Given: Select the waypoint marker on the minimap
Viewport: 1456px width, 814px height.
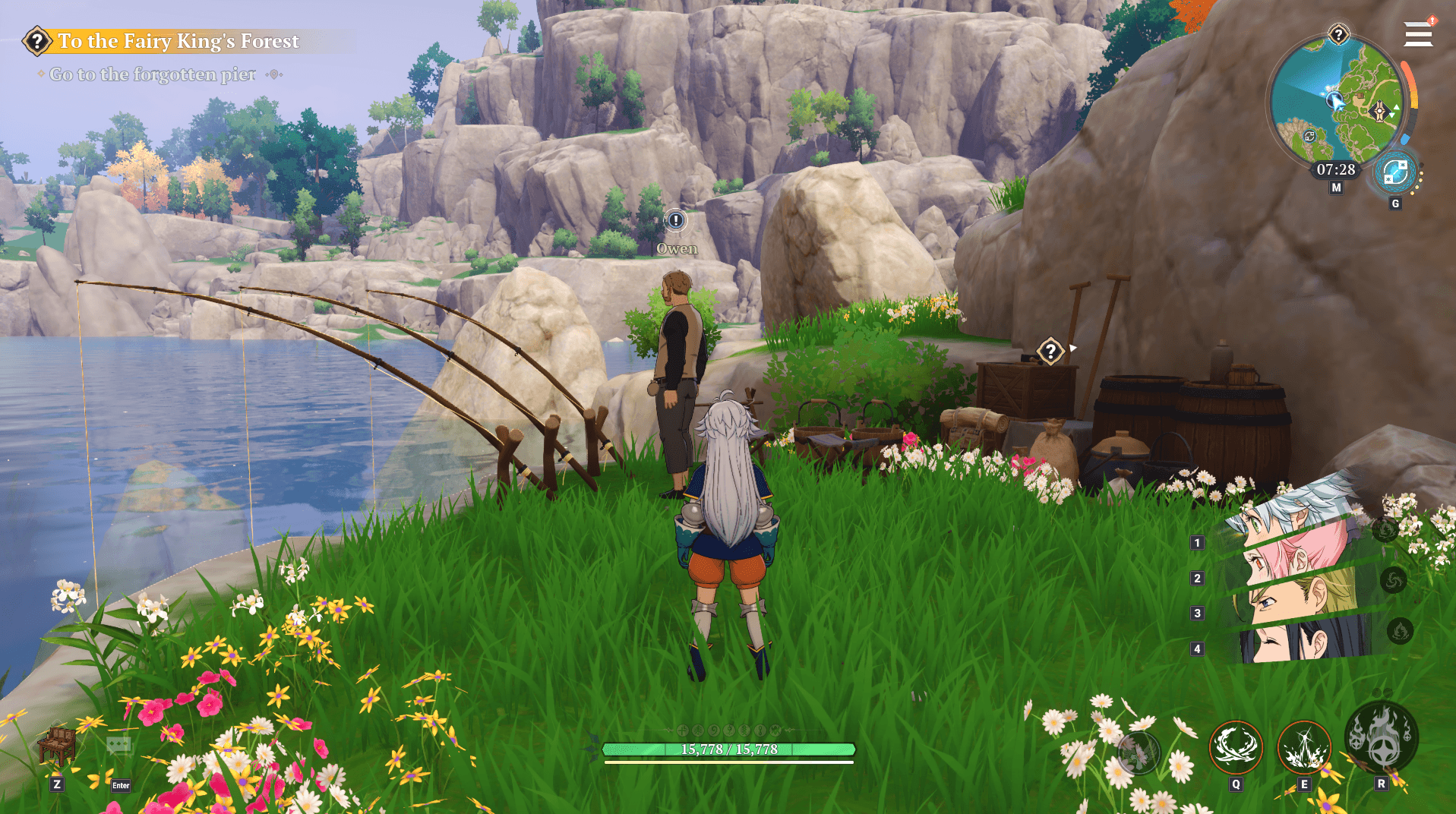Looking at the screenshot, I should point(1380,112).
